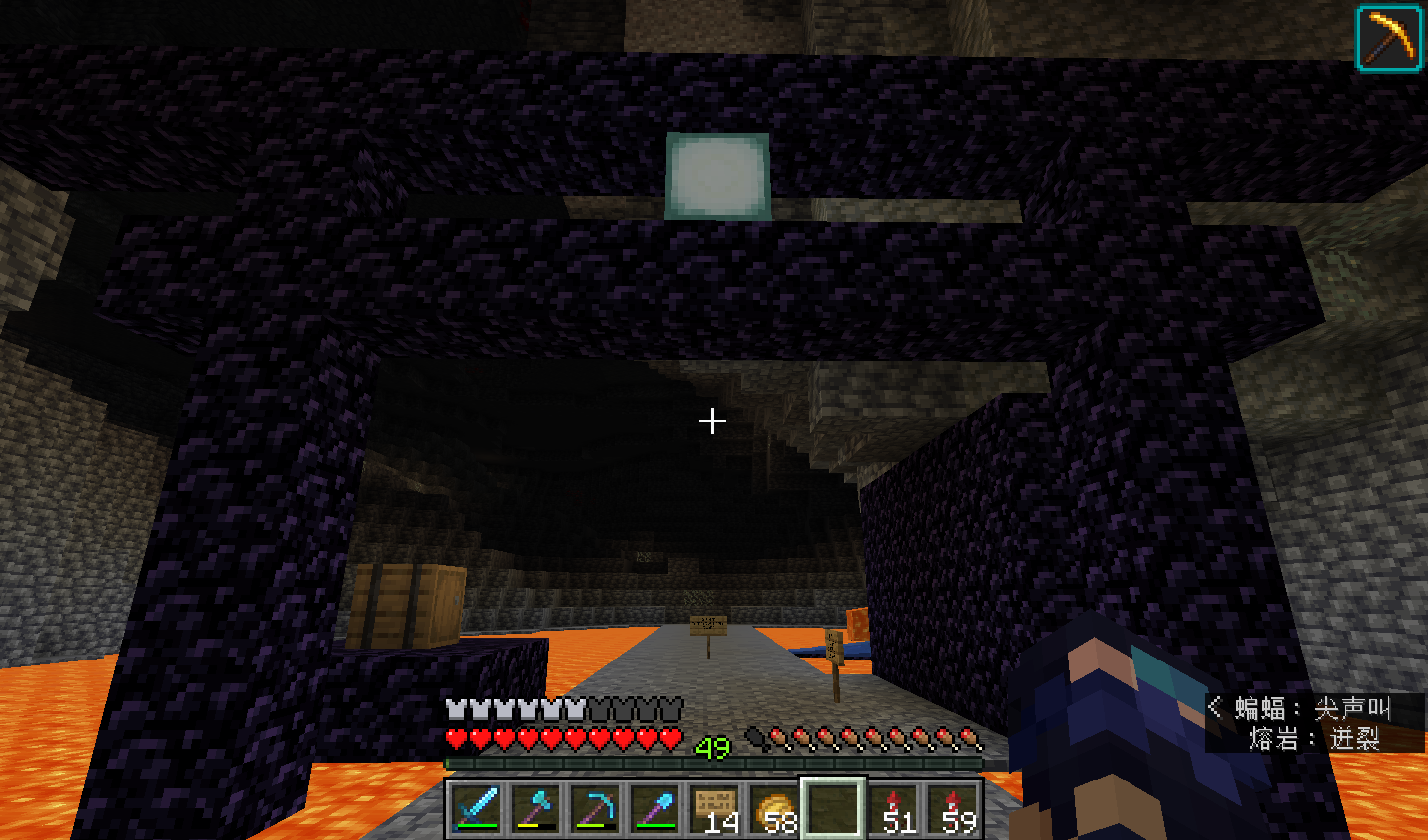
Task: Click the golden pickaxe Haste effect icon
Action: tap(1388, 39)
